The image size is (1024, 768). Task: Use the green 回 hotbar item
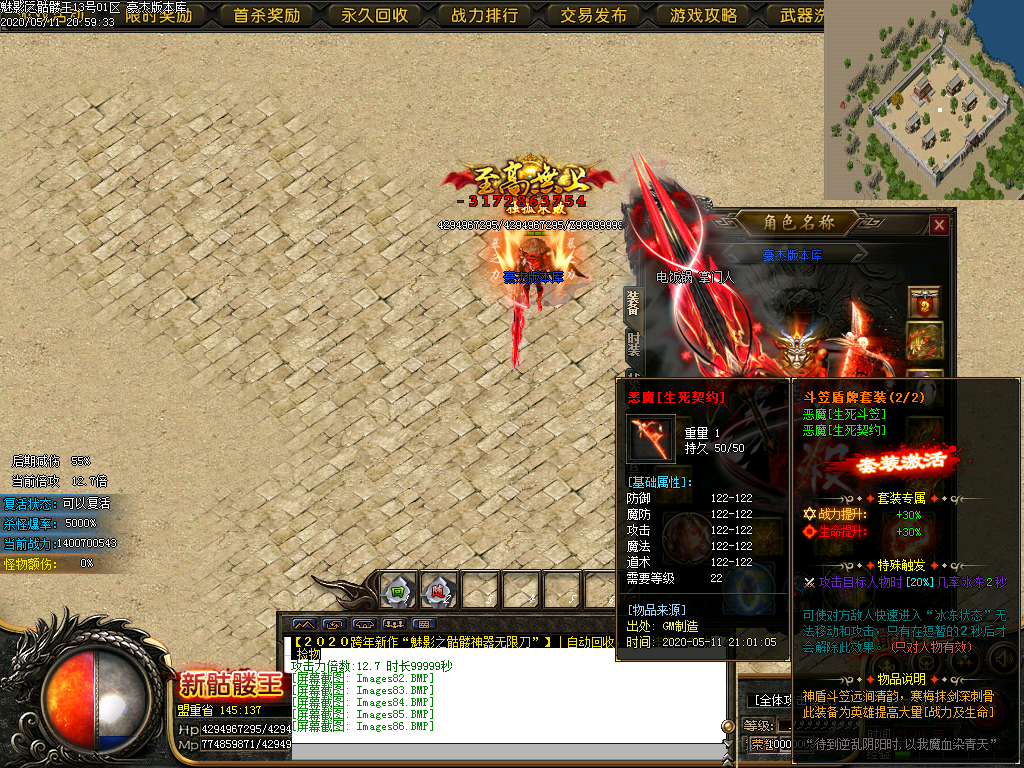point(398,591)
